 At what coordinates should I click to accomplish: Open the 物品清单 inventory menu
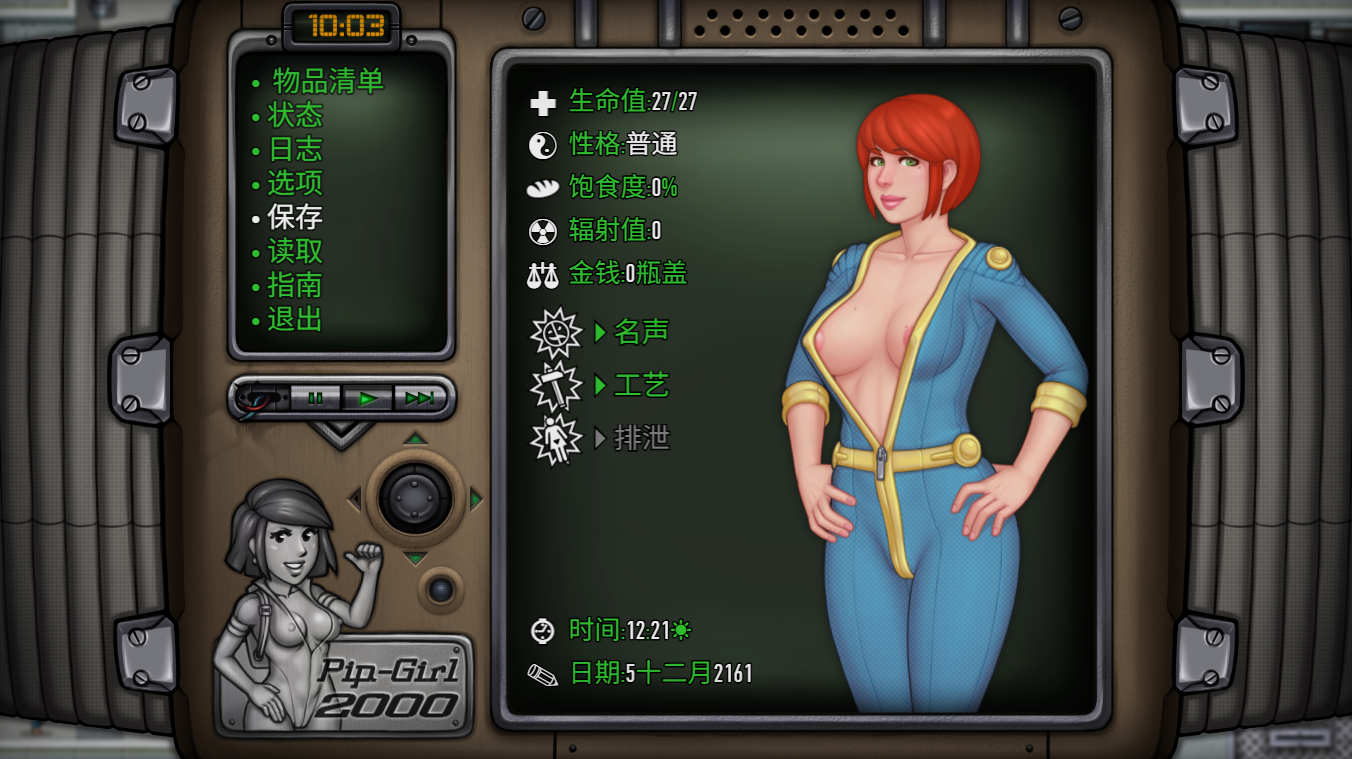pos(327,81)
